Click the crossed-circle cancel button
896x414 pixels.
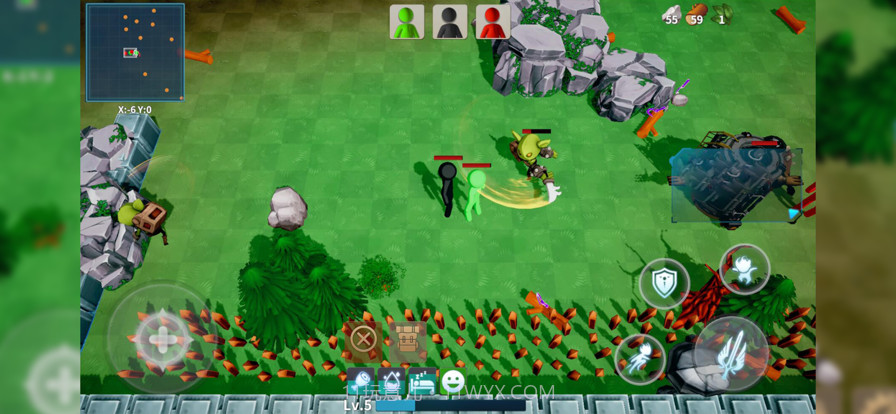tap(363, 339)
